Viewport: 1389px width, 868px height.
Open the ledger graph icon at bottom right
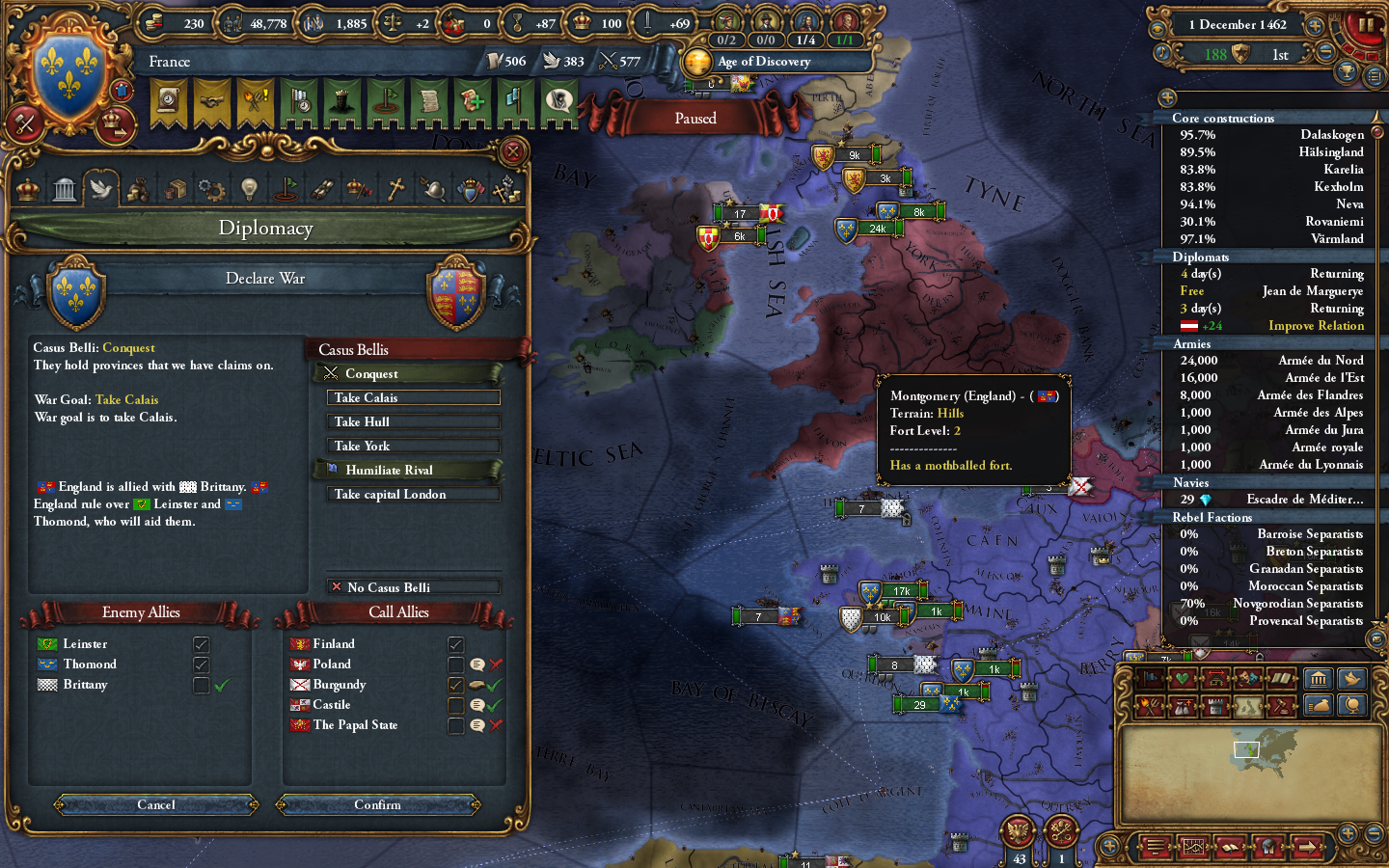(x=1193, y=847)
